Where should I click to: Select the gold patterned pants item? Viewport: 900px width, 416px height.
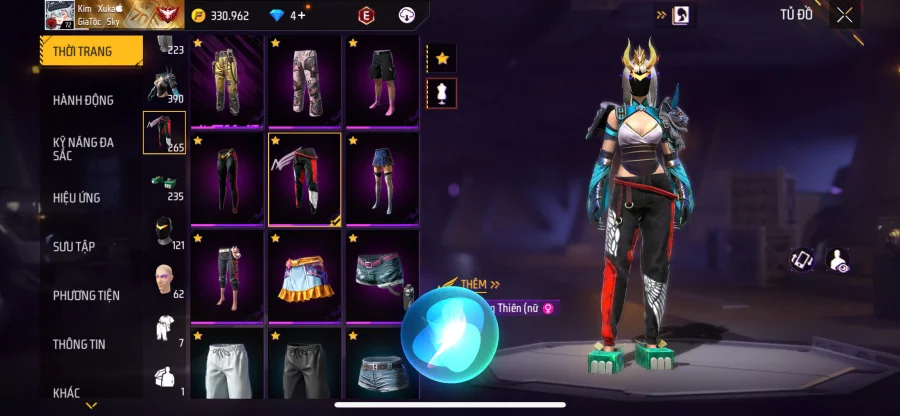[x=227, y=80]
